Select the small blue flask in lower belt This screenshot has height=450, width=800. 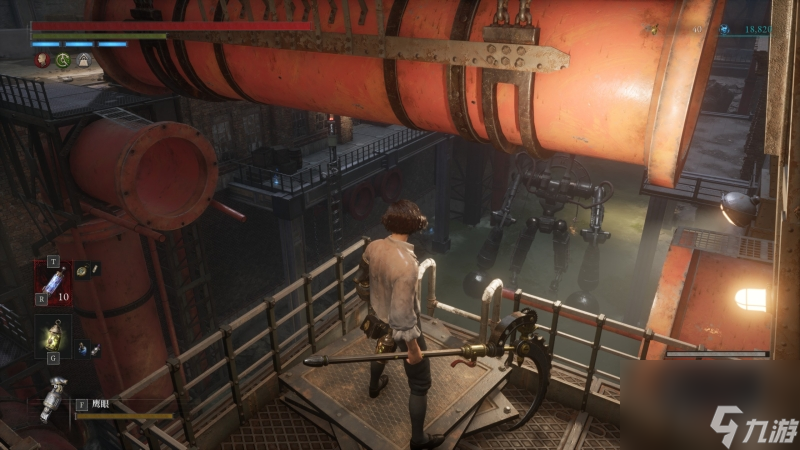82,348
